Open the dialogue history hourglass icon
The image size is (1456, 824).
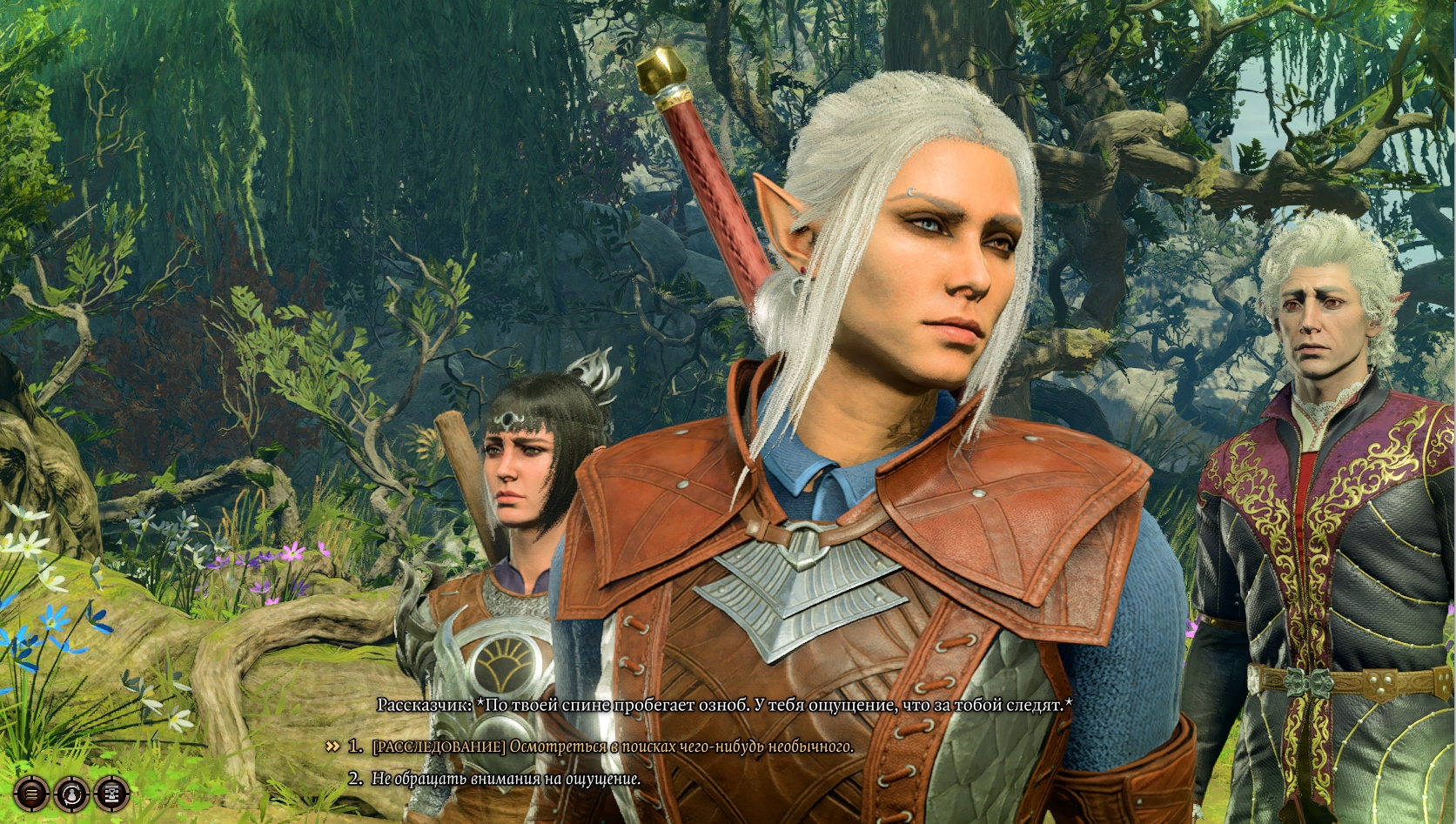[111, 793]
